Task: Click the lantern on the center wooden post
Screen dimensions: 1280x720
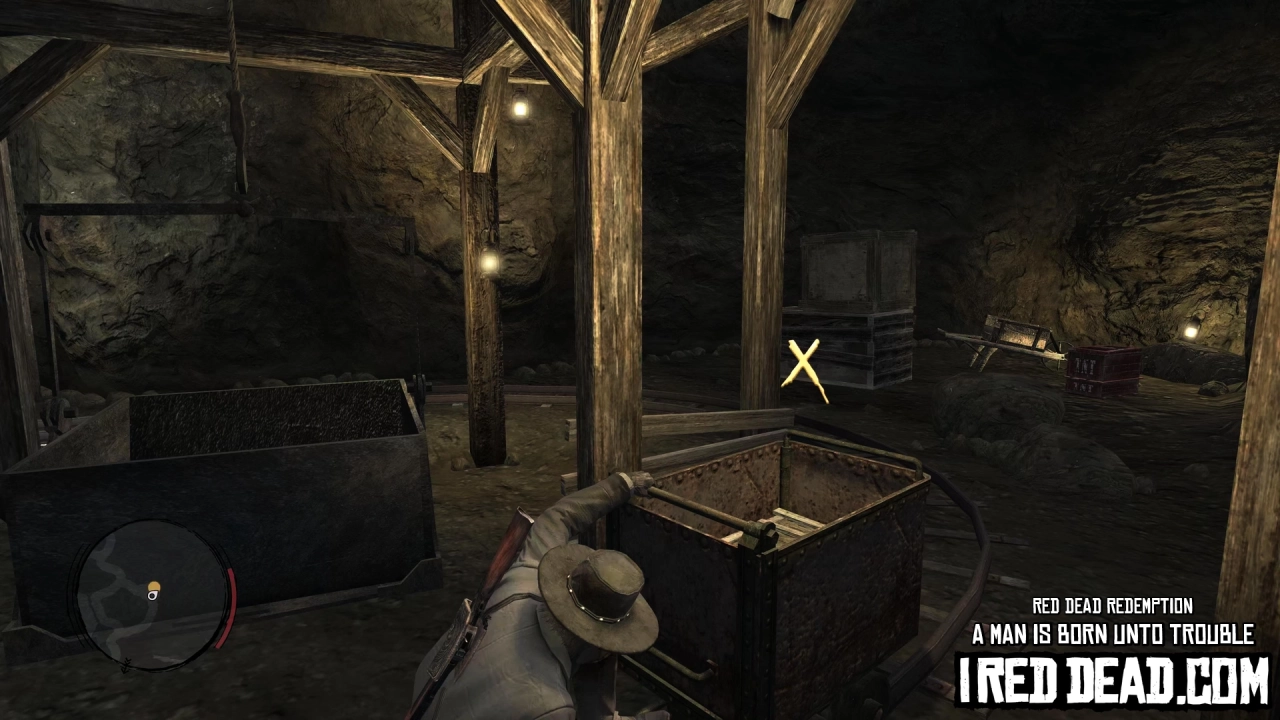Action: (519, 107)
